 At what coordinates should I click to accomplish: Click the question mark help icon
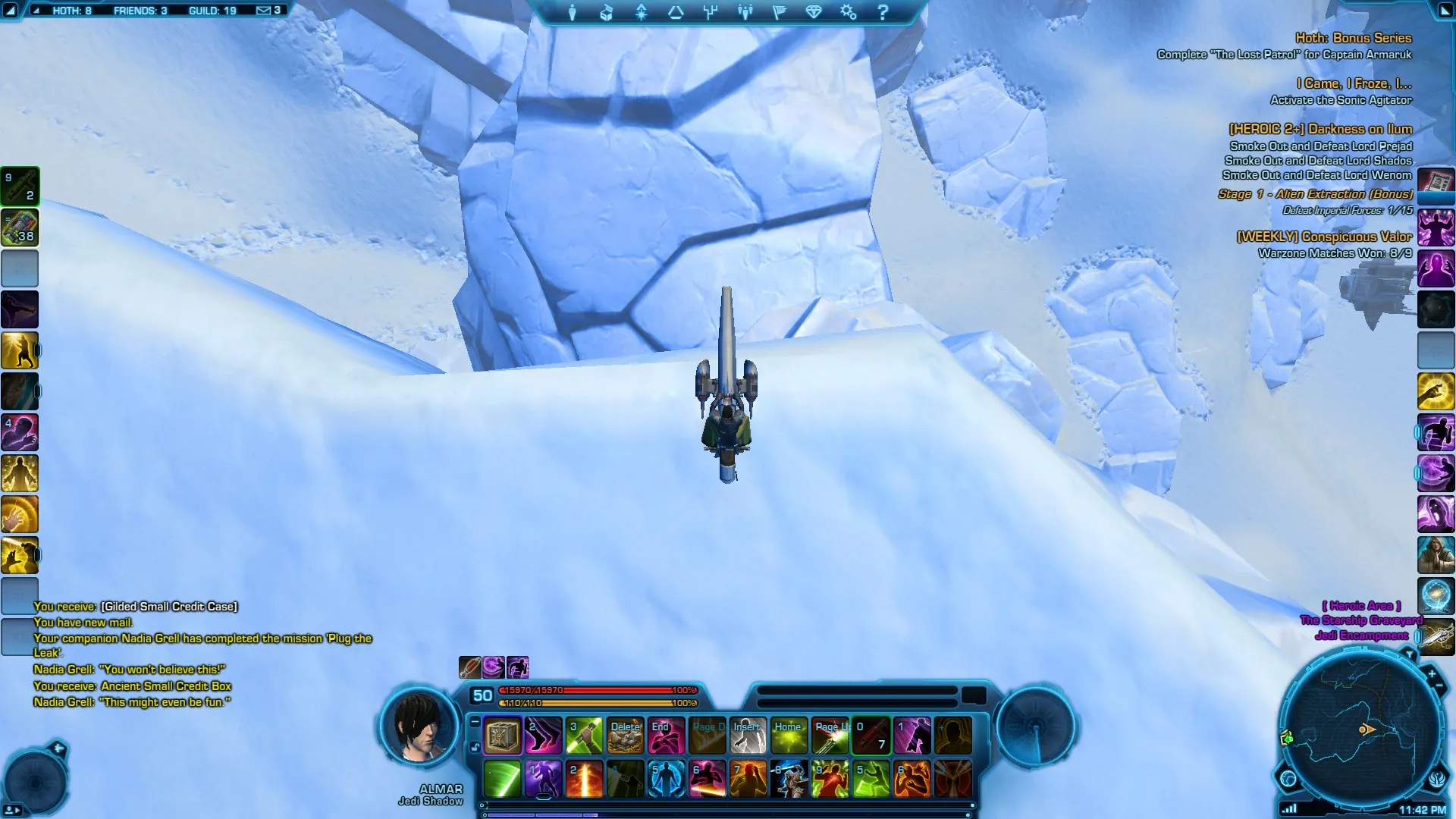[883, 13]
